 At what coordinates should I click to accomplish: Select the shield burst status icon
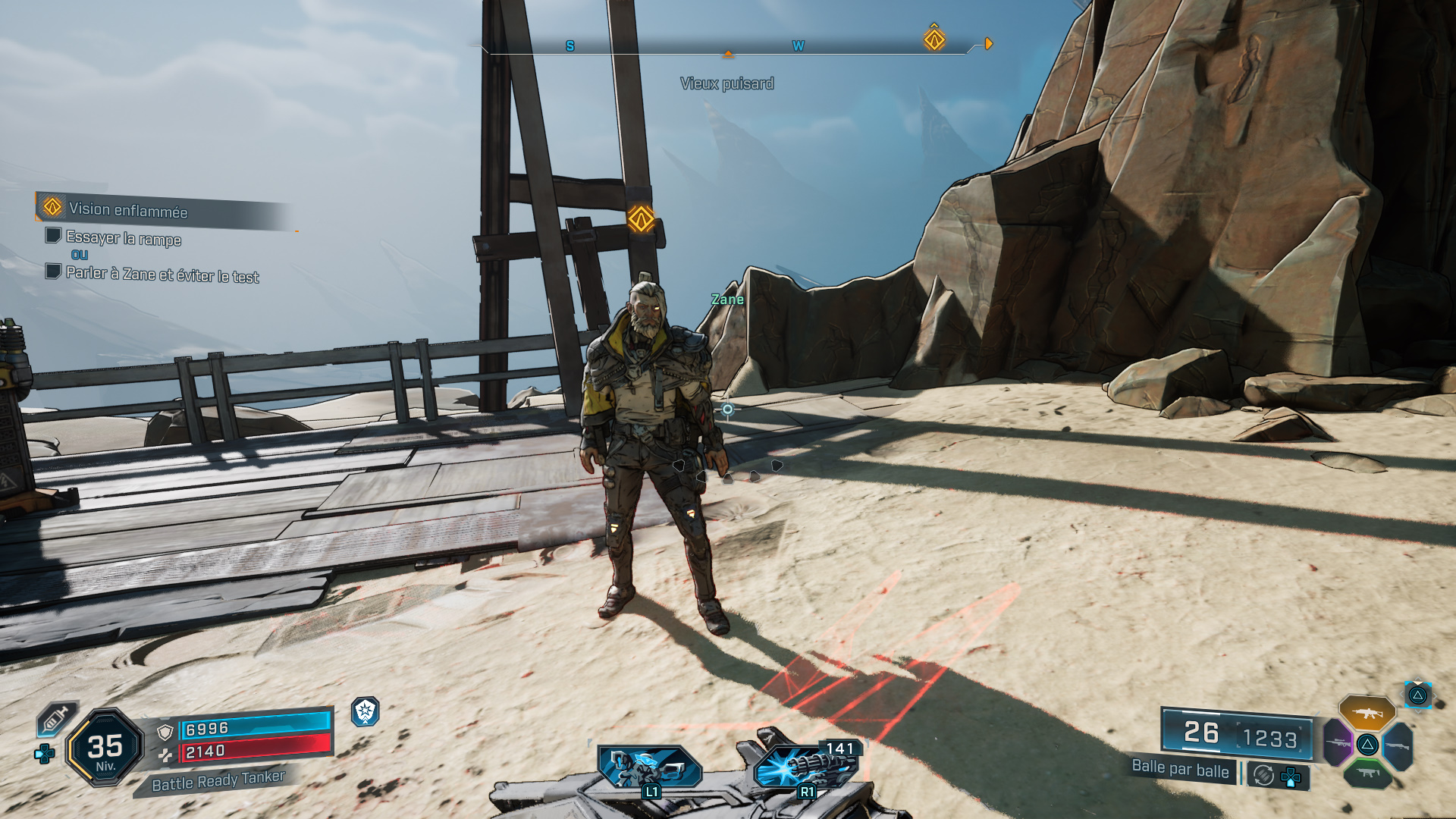[x=366, y=711]
